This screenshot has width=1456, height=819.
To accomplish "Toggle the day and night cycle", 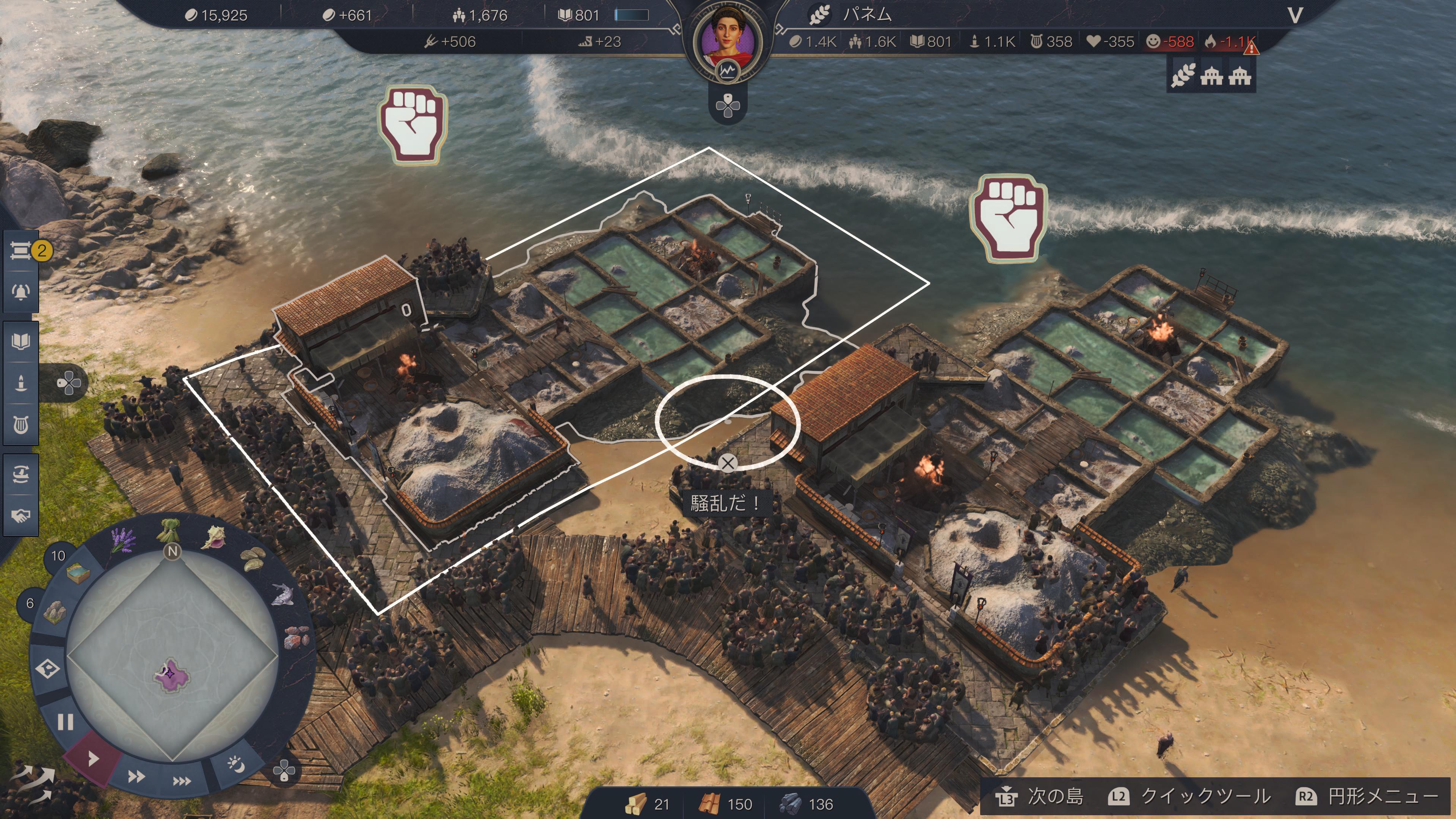I will click(x=236, y=764).
